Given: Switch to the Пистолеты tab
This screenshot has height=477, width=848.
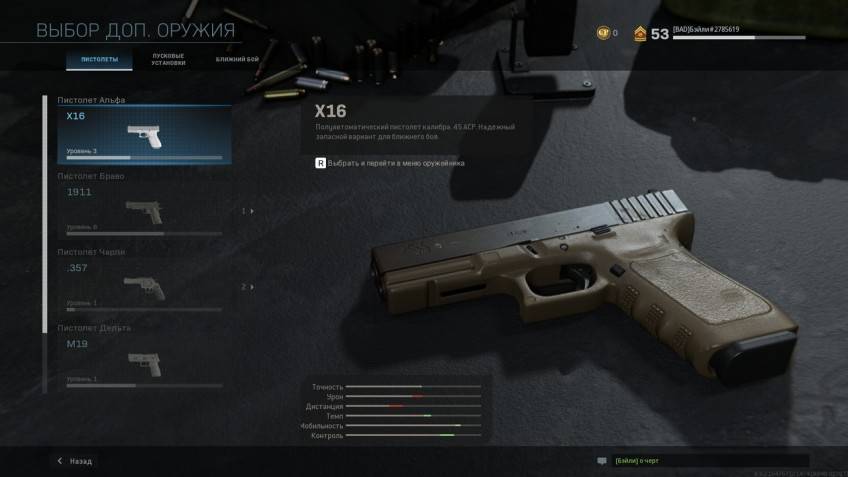Looking at the screenshot, I should tap(99, 60).
